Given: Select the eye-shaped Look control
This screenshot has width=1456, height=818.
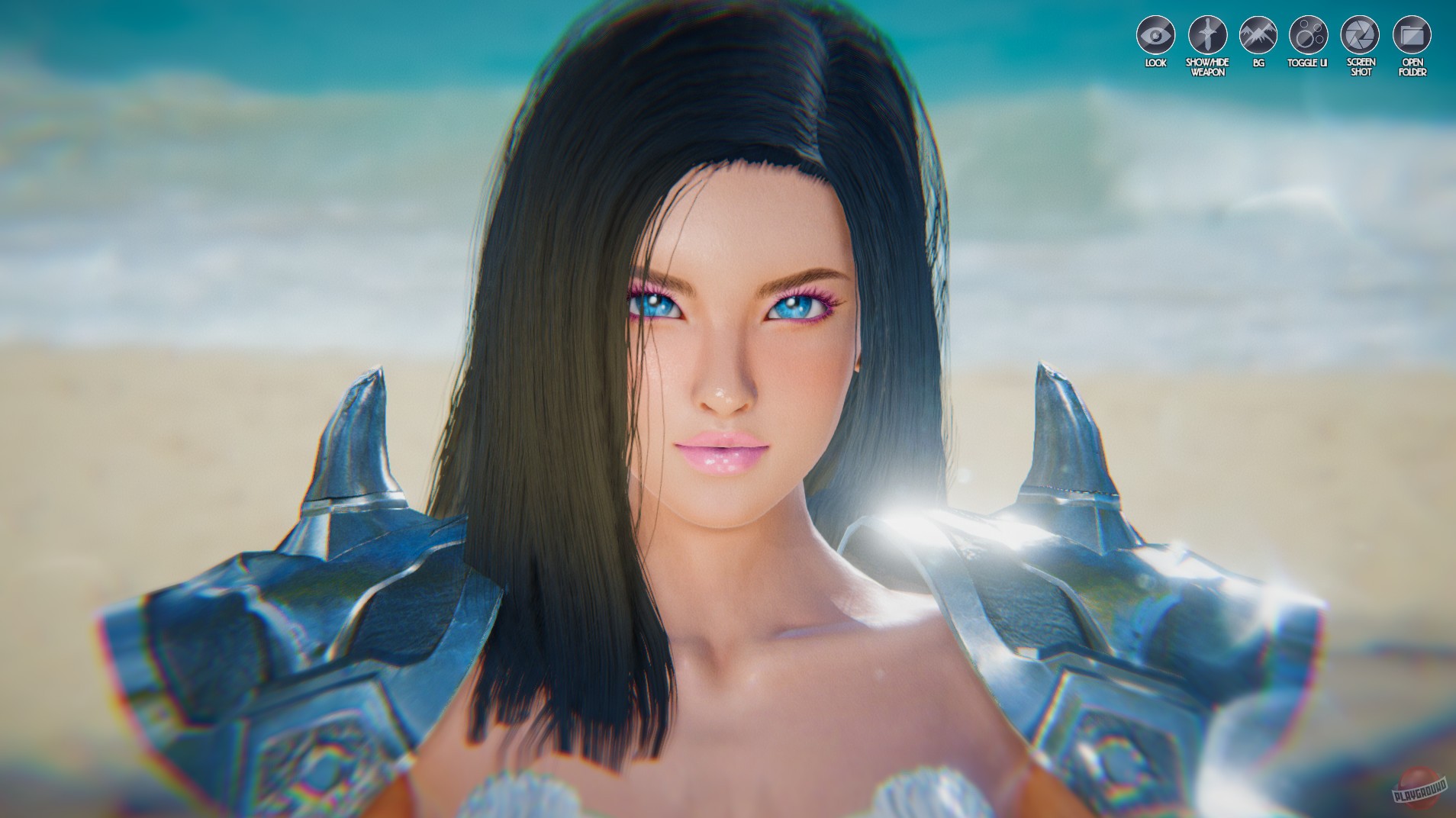Looking at the screenshot, I should (1156, 34).
